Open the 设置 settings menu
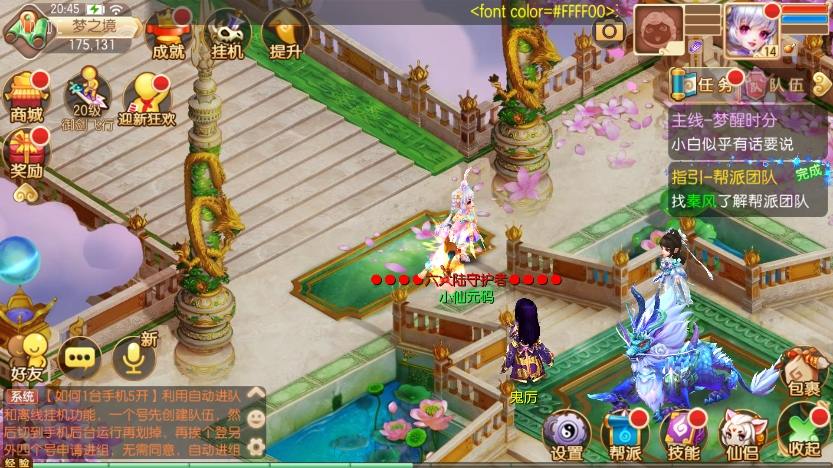This screenshot has width=833, height=468. click(x=567, y=434)
